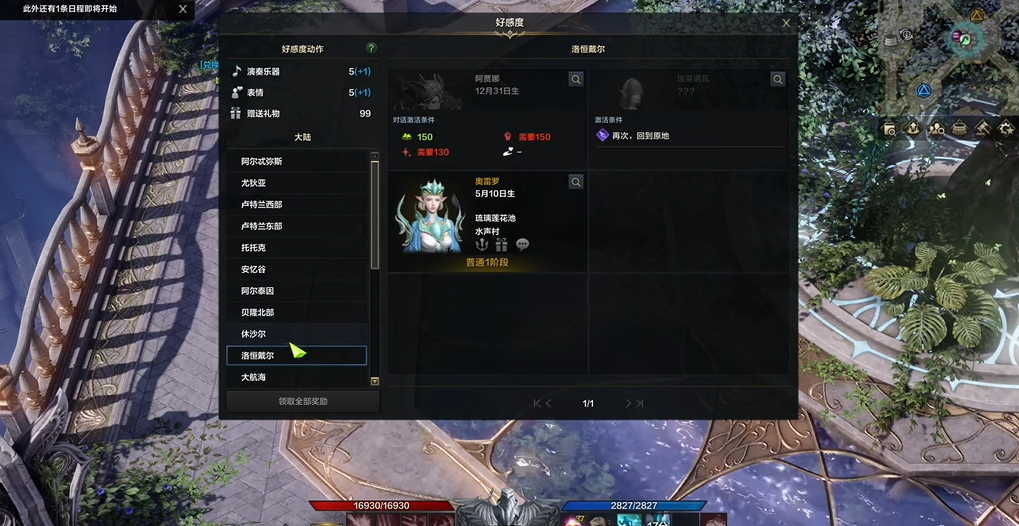Inspect 阿贾娜 with the magnifier button

[576, 79]
